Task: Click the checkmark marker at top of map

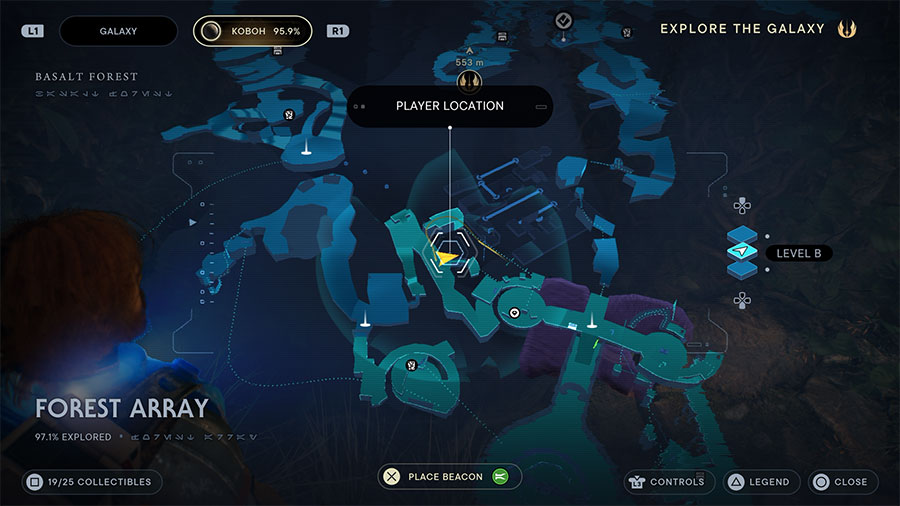Action: click(x=564, y=20)
